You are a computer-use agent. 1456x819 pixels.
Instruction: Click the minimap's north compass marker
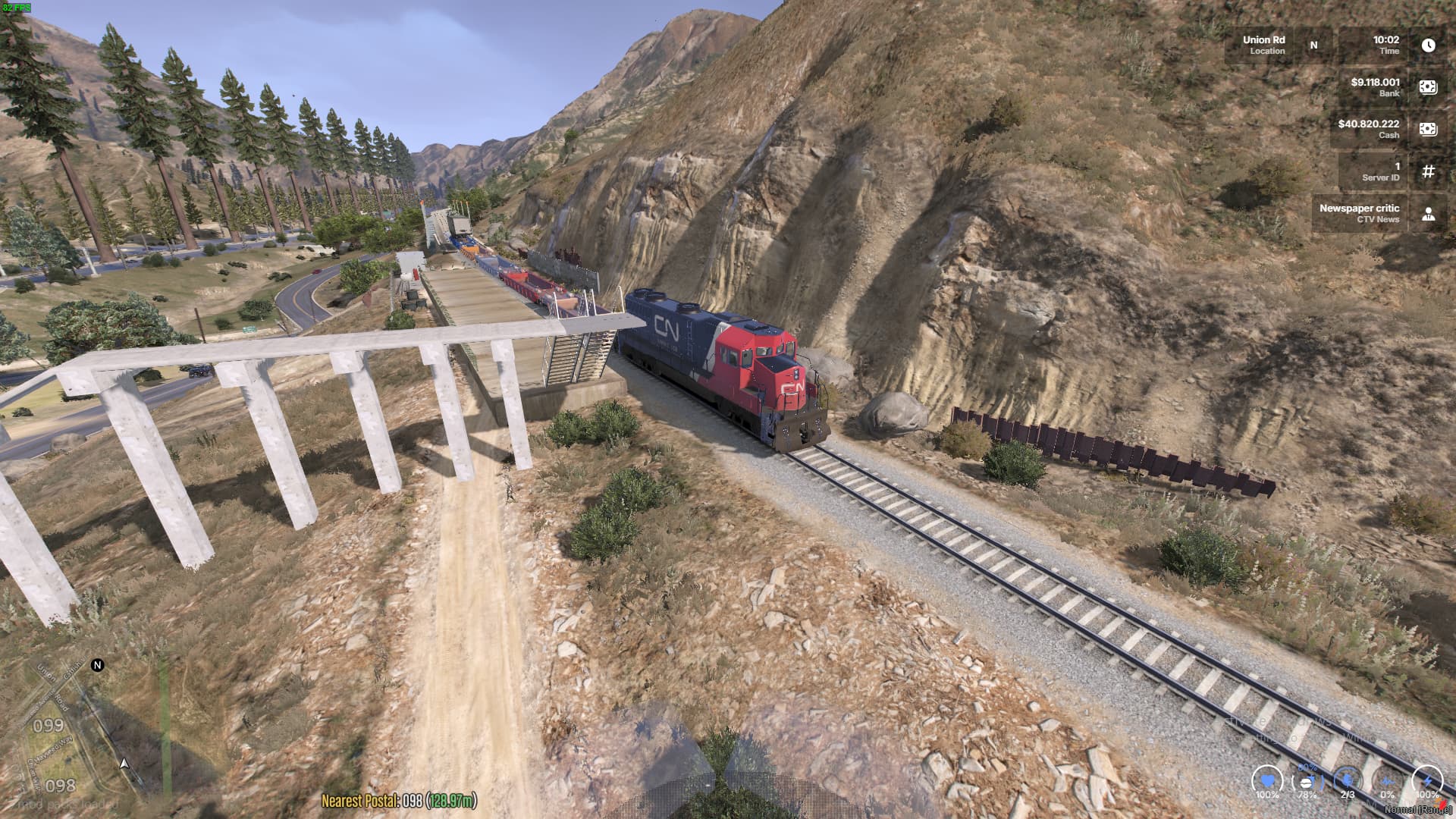(97, 665)
